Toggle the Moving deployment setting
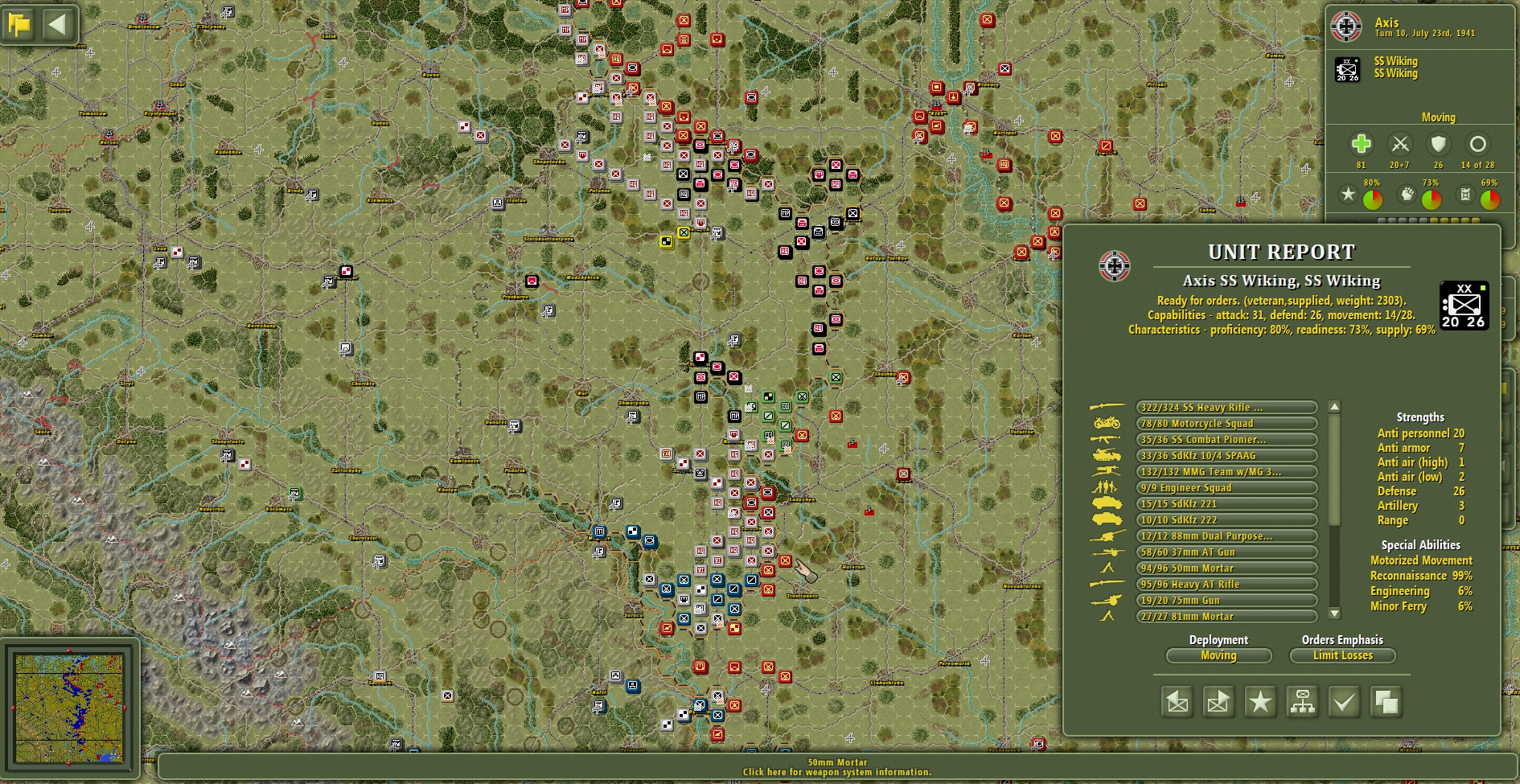The width and height of the screenshot is (1520, 784). point(1218,655)
